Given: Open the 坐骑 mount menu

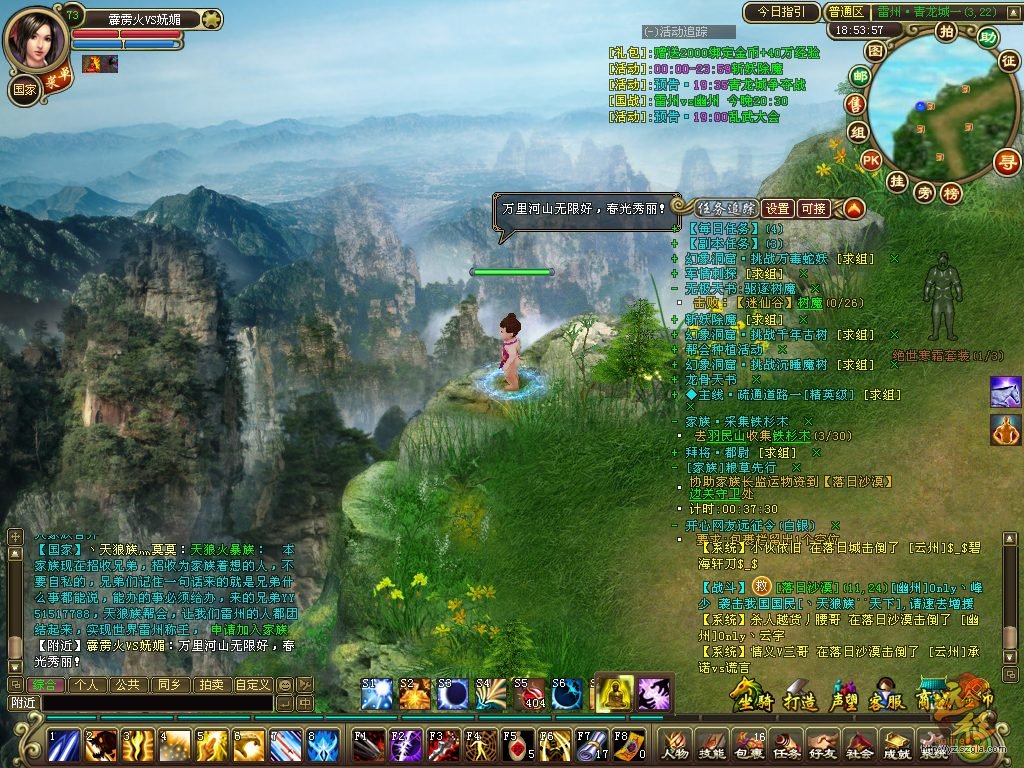Looking at the screenshot, I should [752, 696].
